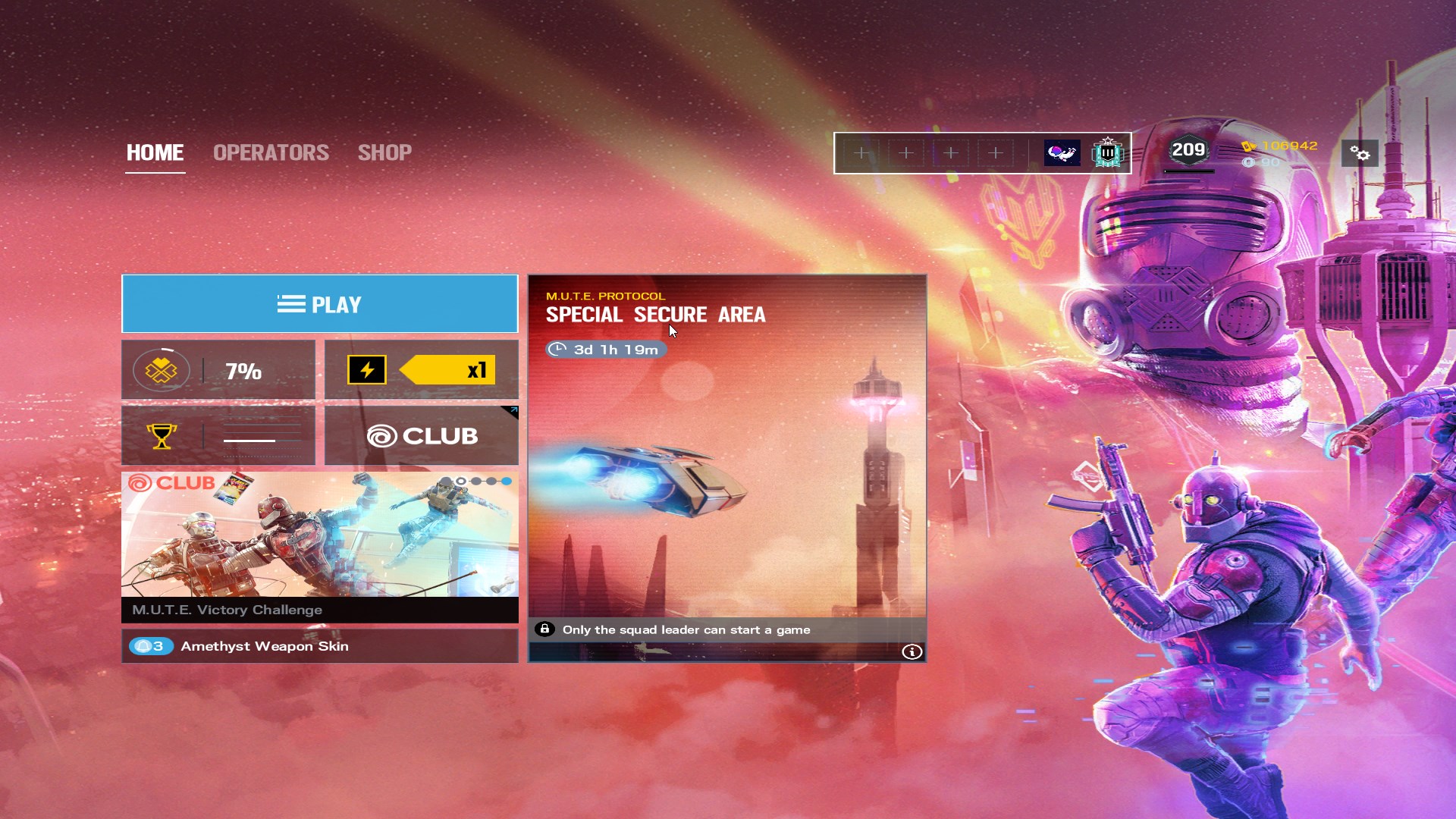1456x819 pixels.
Task: Open the x1 booster tile
Action: pyautogui.click(x=422, y=370)
